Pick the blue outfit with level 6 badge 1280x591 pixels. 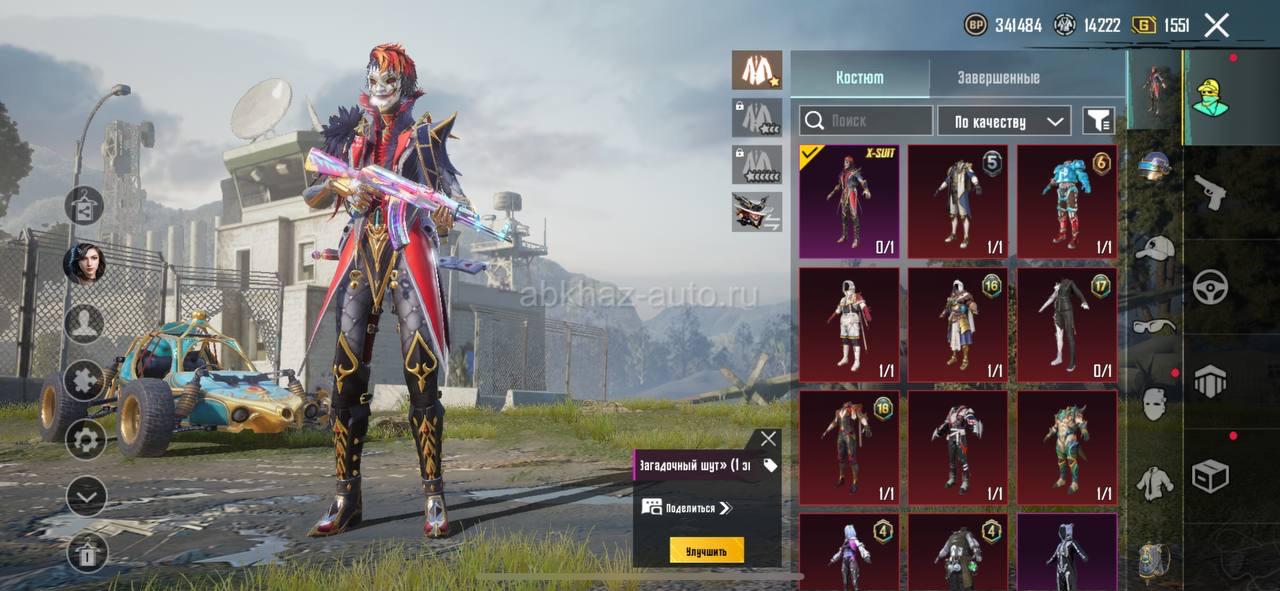pyautogui.click(x=1067, y=202)
